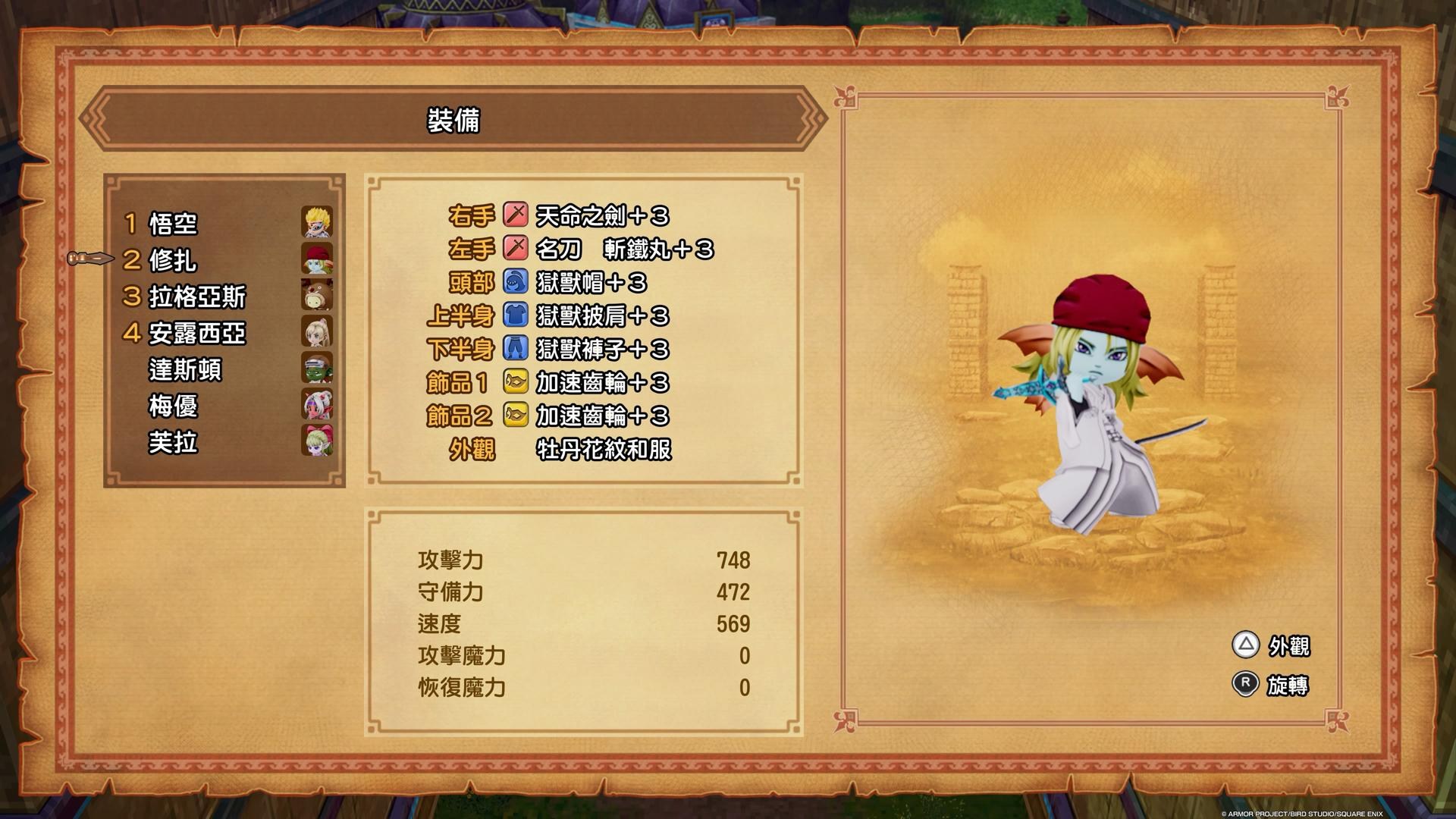
Task: Select the 上半身 armor slot shirt icon
Action: [516, 317]
